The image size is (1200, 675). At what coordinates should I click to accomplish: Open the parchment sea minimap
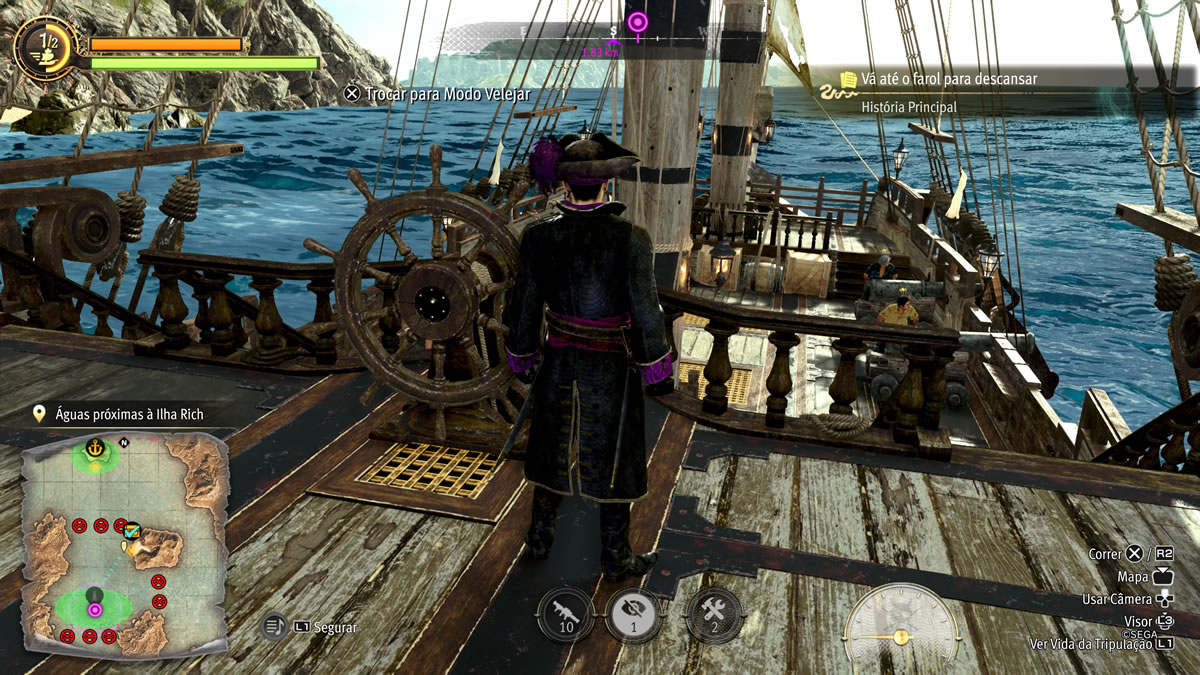click(x=124, y=541)
